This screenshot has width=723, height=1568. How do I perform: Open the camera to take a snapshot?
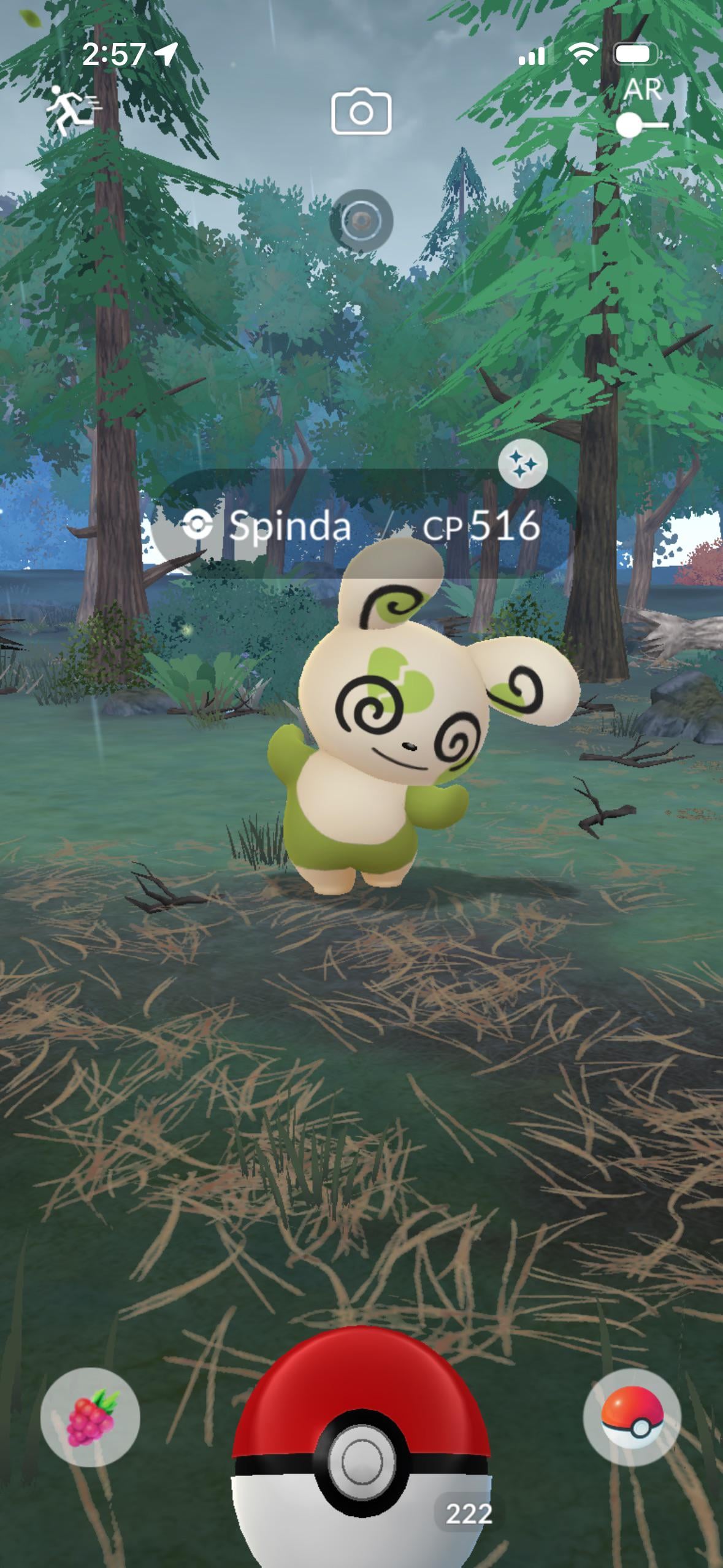pyautogui.click(x=361, y=112)
